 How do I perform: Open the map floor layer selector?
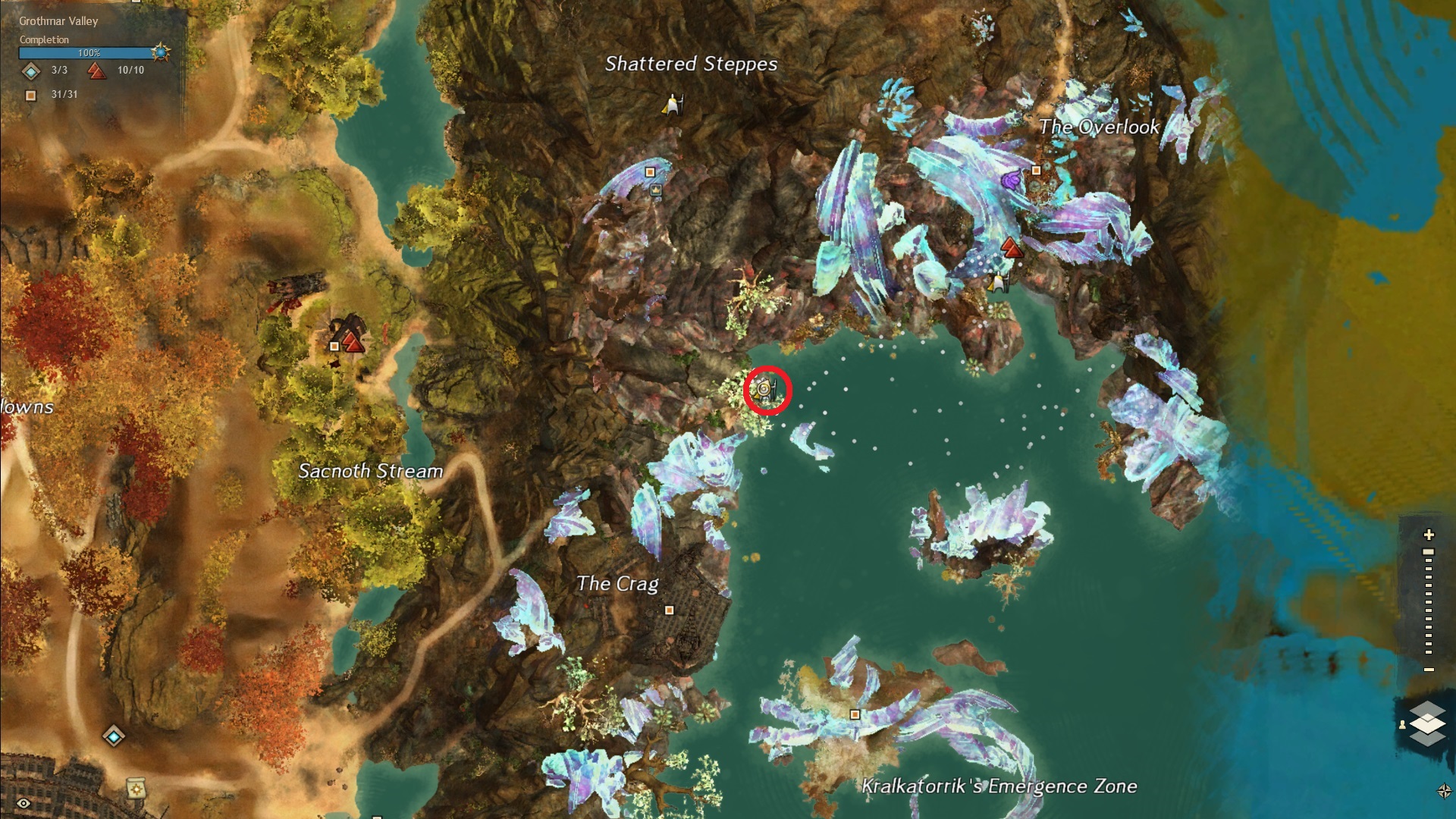(x=1427, y=723)
